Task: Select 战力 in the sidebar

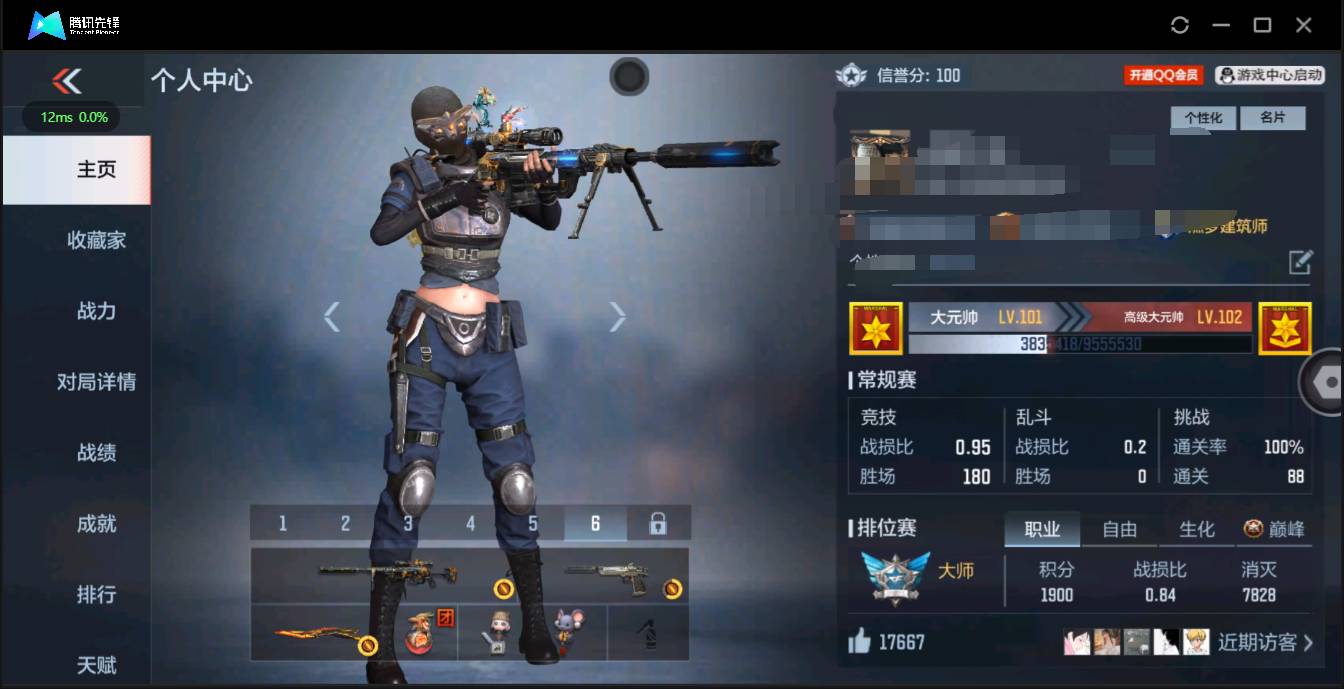Action: pos(96,311)
